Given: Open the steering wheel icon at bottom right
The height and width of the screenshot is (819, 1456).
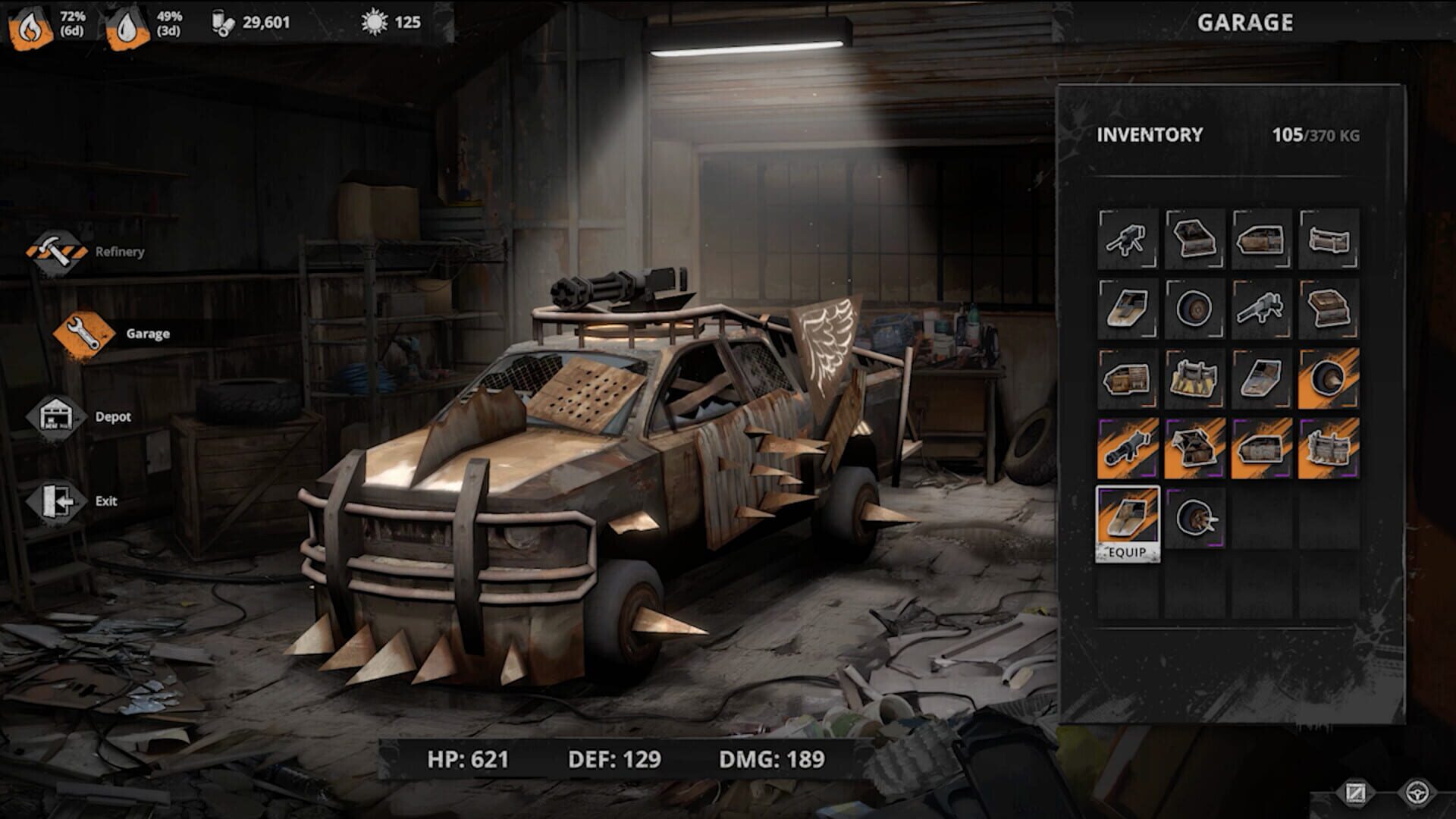Looking at the screenshot, I should pyautogui.click(x=1419, y=792).
